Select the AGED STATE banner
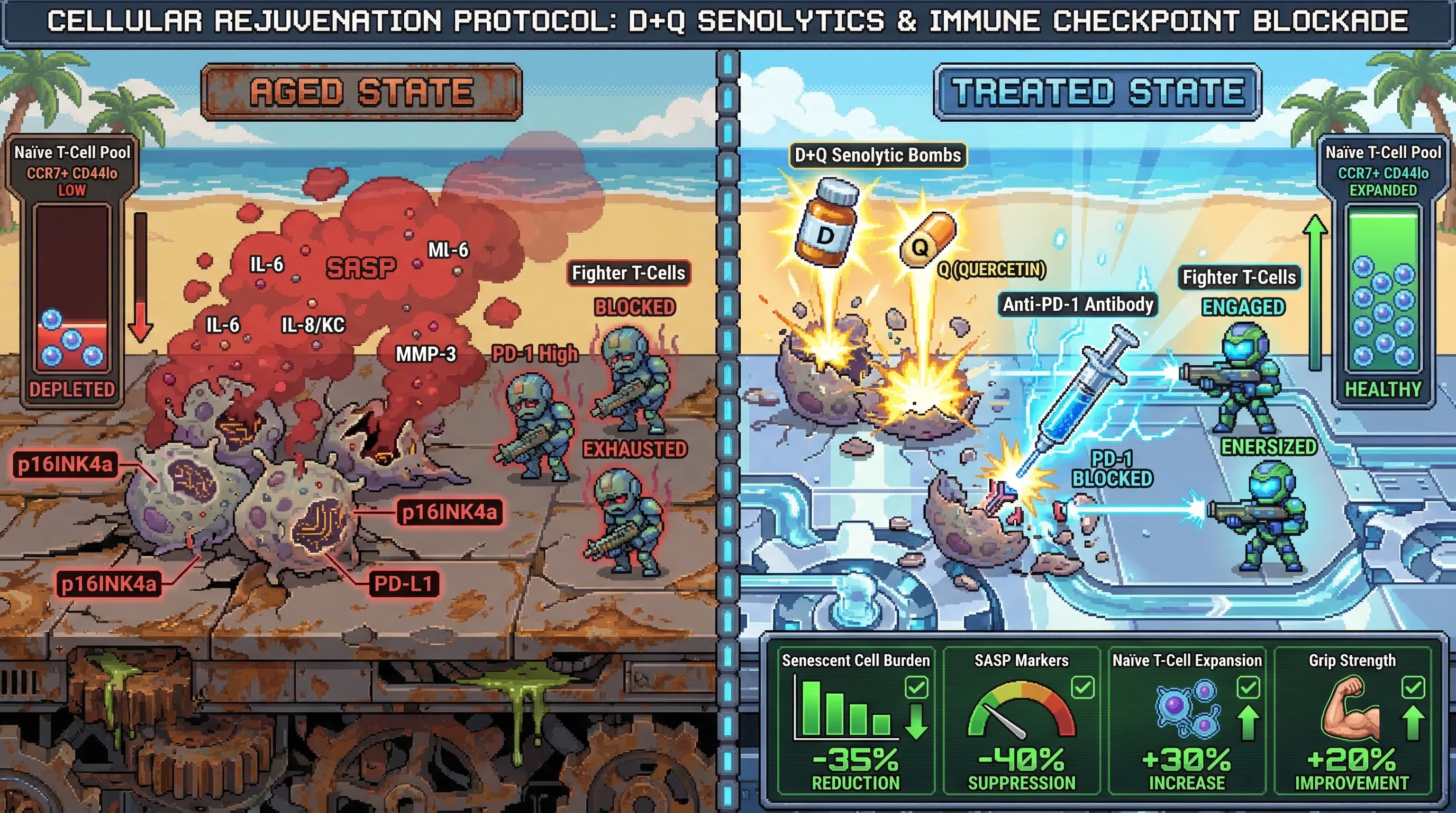Viewport: 1456px width, 813px height. [x=362, y=92]
